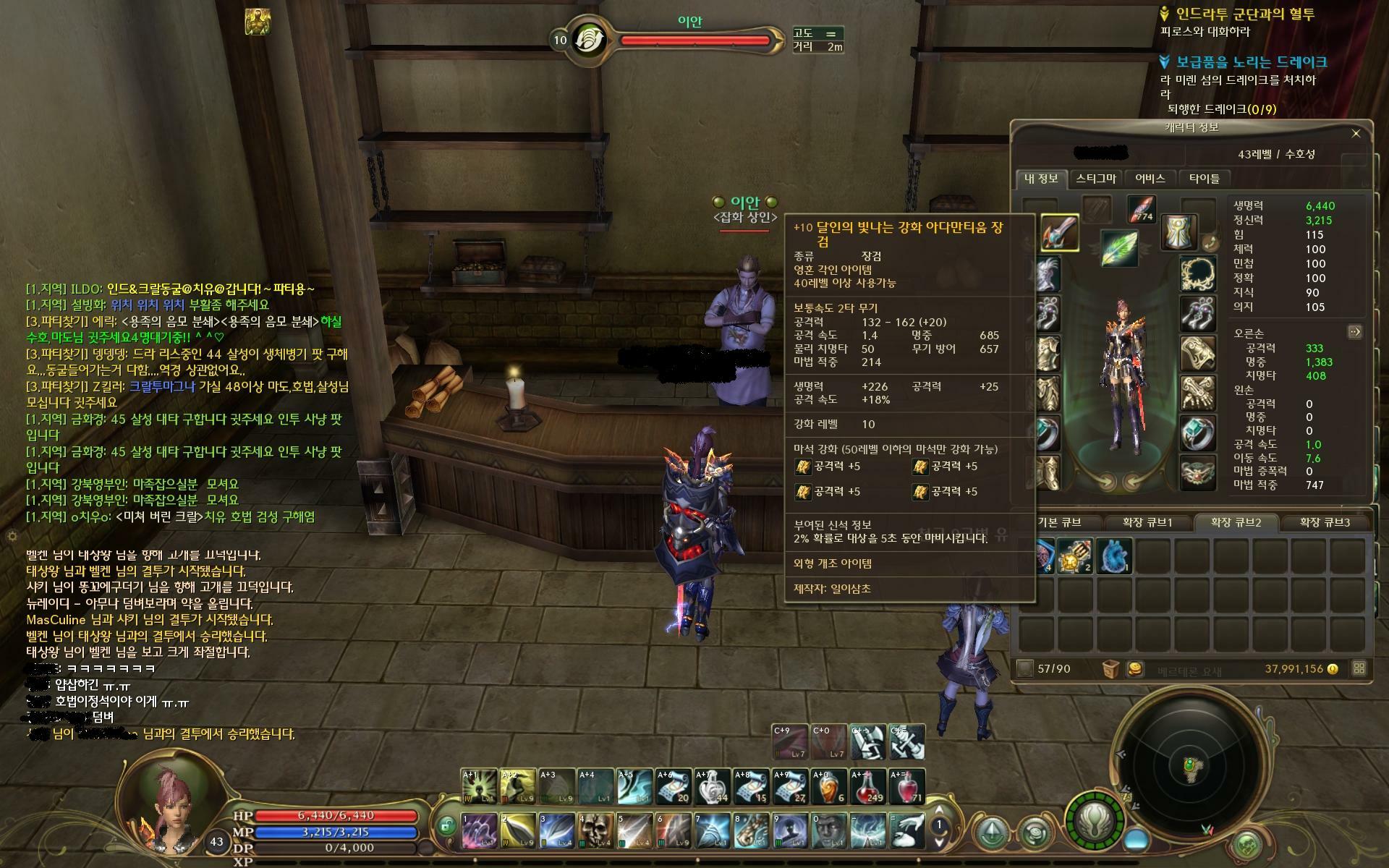1389x868 pixels.
Task: Click the green feather wings slot
Action: (x=1118, y=248)
